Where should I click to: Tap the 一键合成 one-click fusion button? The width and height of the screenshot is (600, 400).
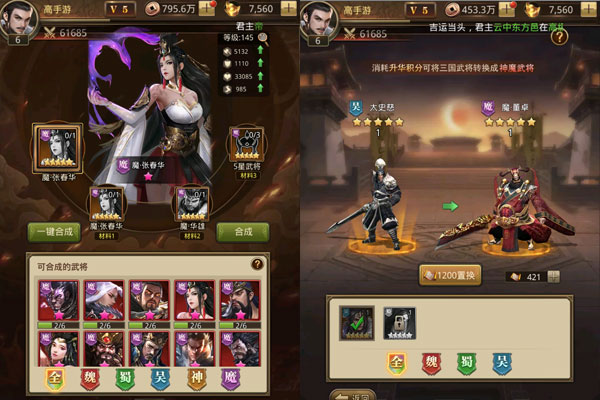click(x=54, y=231)
